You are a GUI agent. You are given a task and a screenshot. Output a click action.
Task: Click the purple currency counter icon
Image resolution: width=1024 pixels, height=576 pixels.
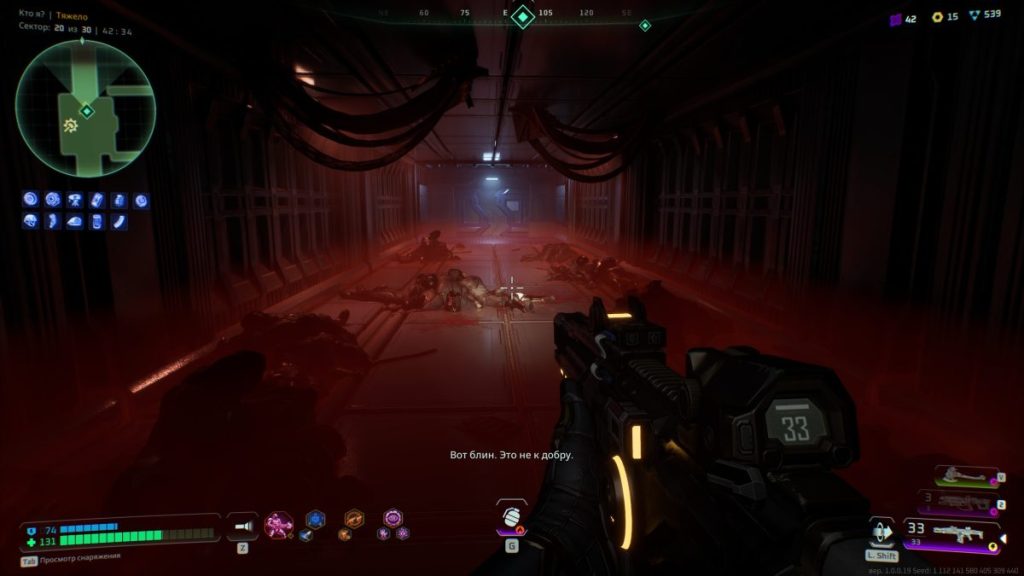[x=896, y=18]
